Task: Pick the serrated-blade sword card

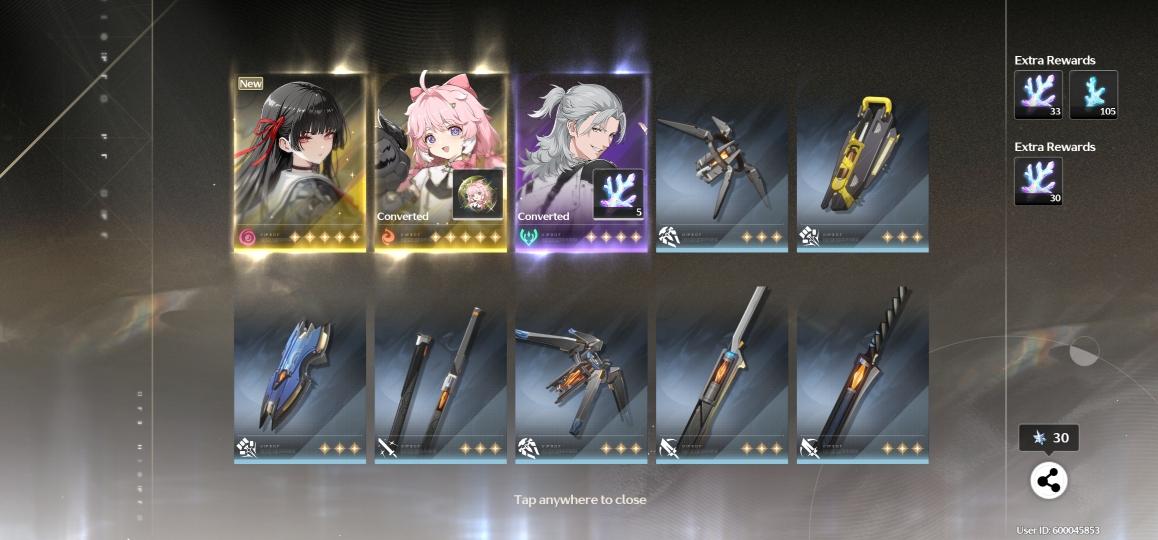Action: point(862,375)
